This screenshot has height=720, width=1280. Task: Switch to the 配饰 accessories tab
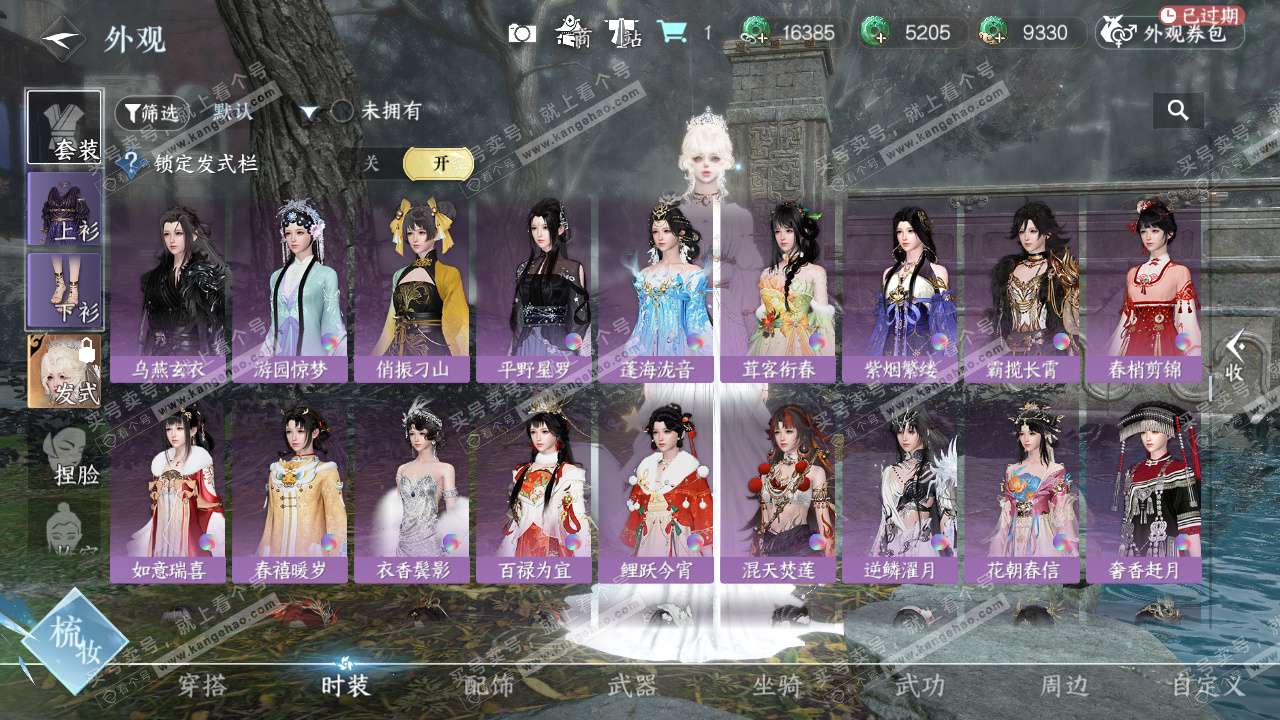coord(489,686)
